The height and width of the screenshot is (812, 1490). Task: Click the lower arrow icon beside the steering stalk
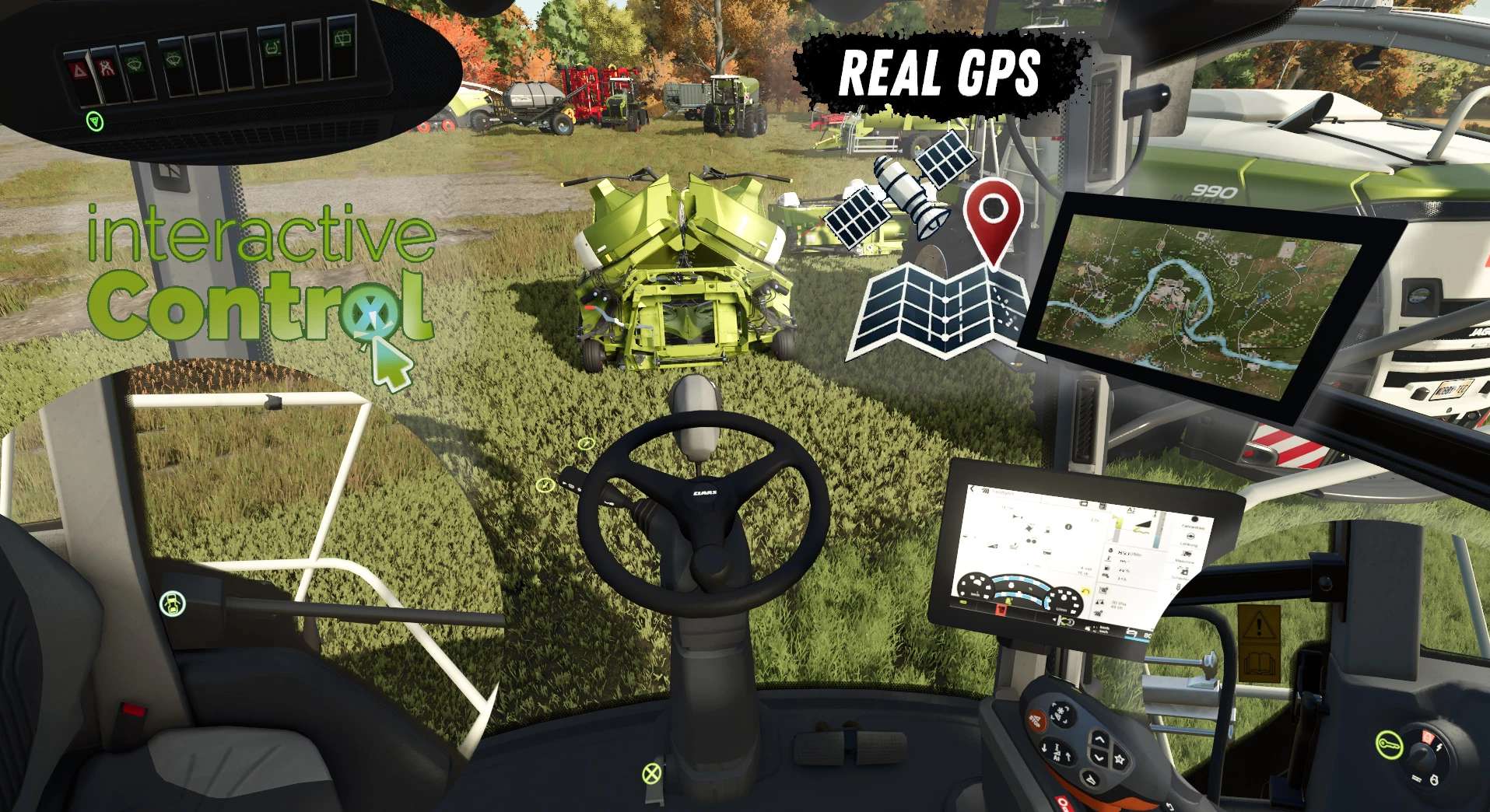[545, 485]
